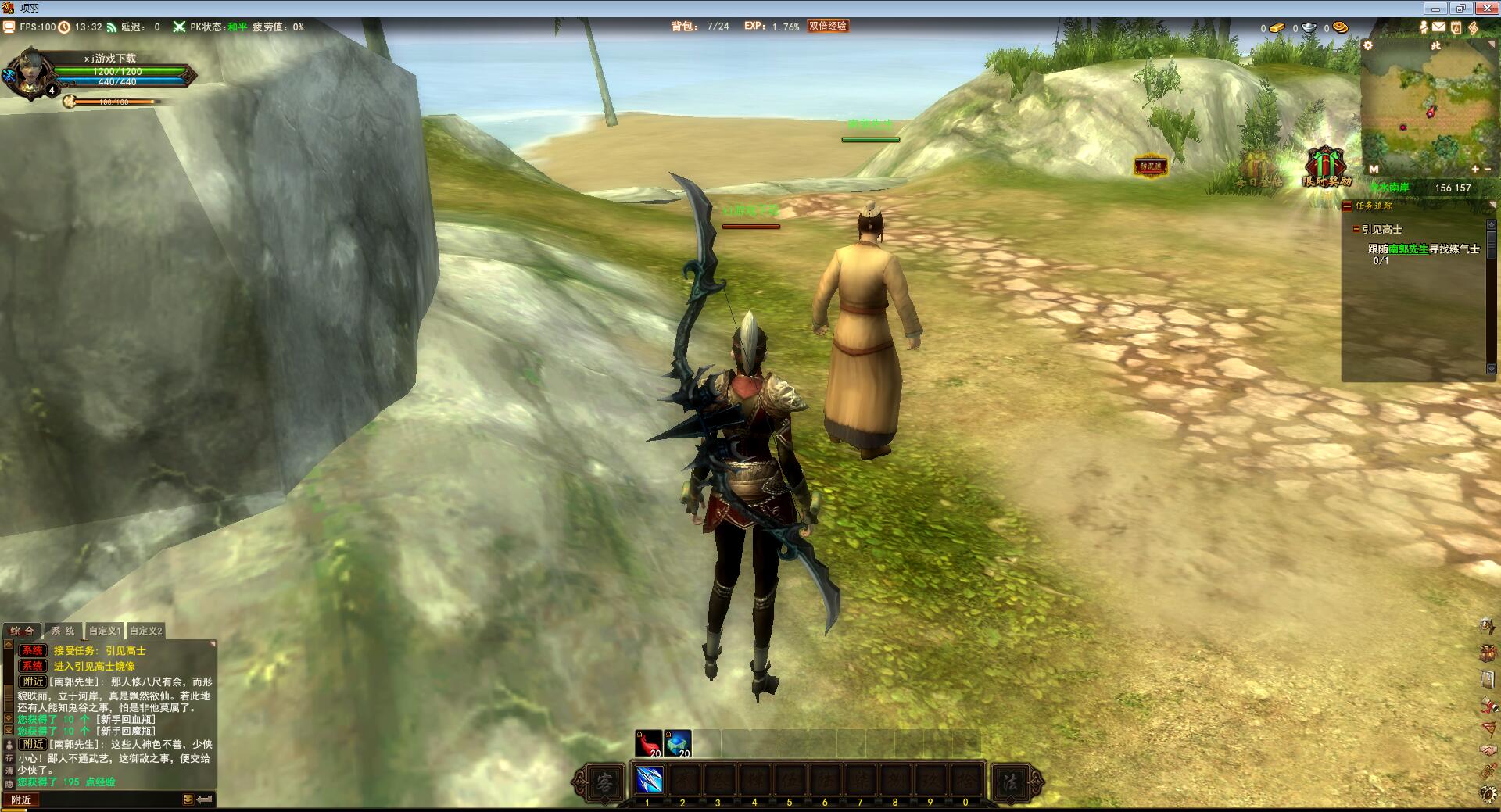
Task: Switch to the 系统 chat tab
Action: click(63, 631)
